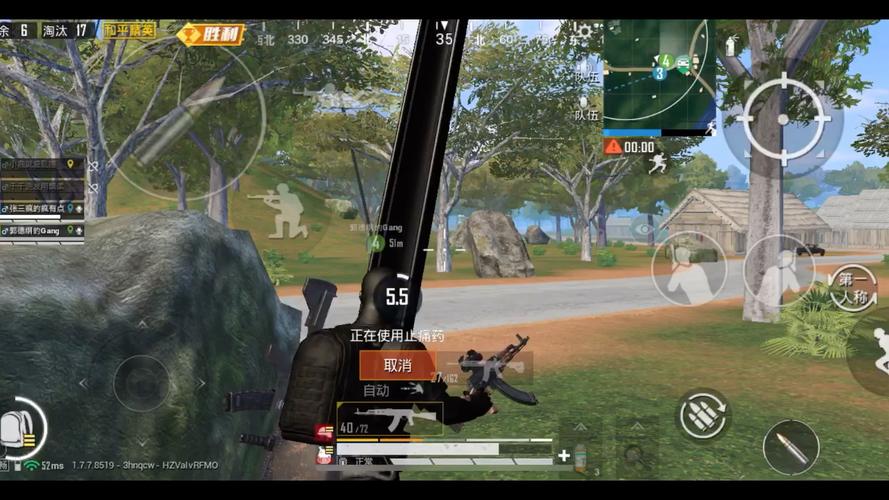Cancel the painkiller use with 取消
The height and width of the screenshot is (500, 889).
[397, 365]
